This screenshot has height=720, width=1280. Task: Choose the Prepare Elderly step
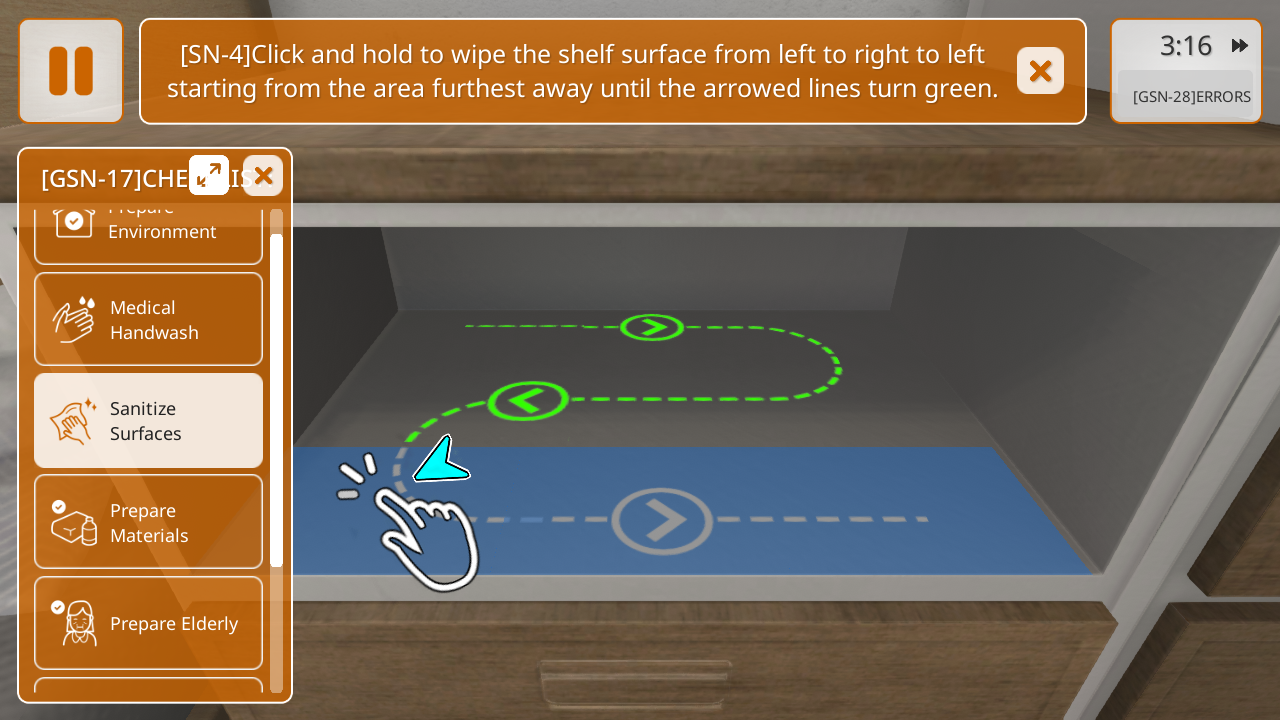[148, 623]
